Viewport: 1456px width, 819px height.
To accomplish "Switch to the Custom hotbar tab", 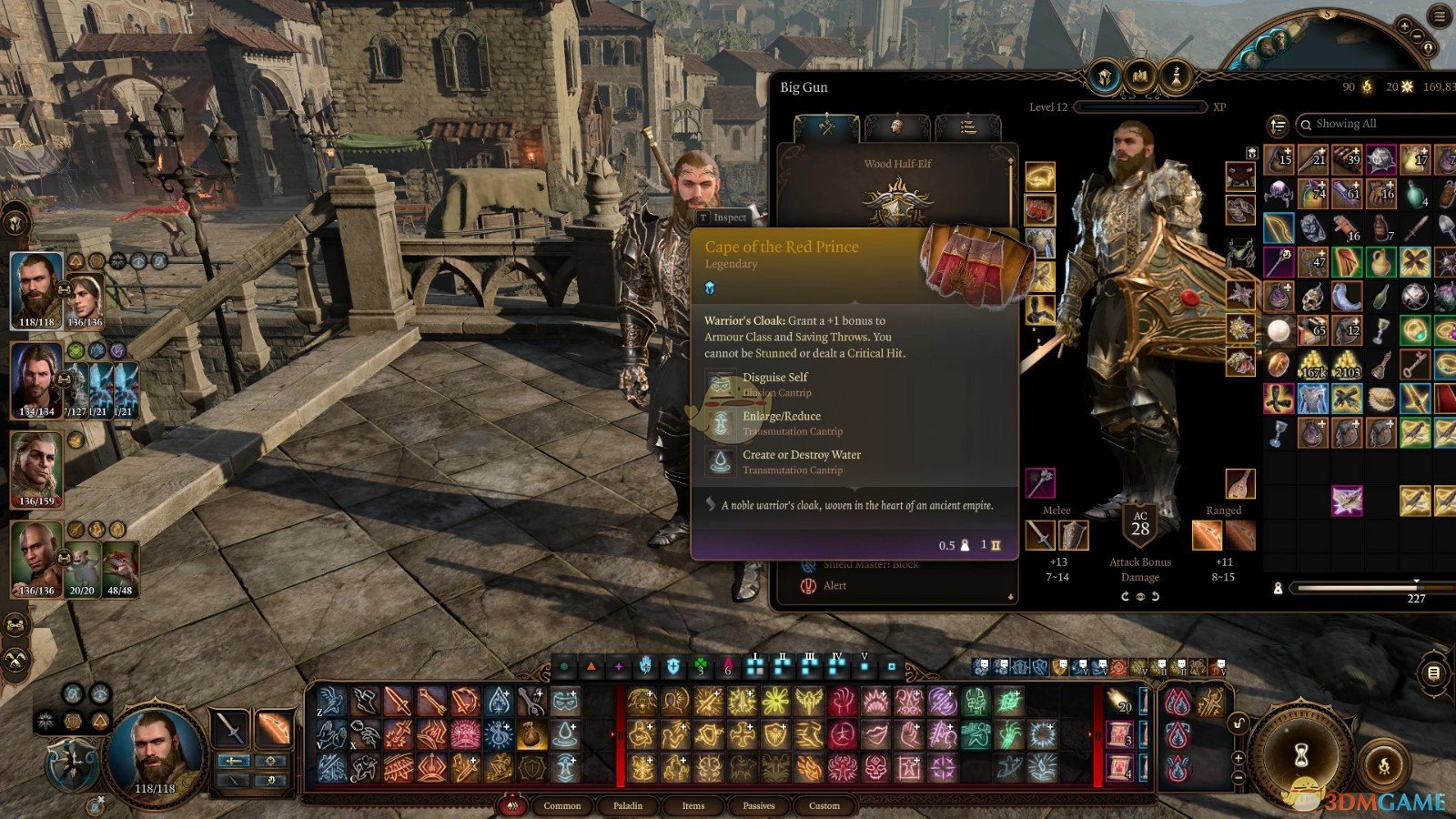I will click(824, 805).
